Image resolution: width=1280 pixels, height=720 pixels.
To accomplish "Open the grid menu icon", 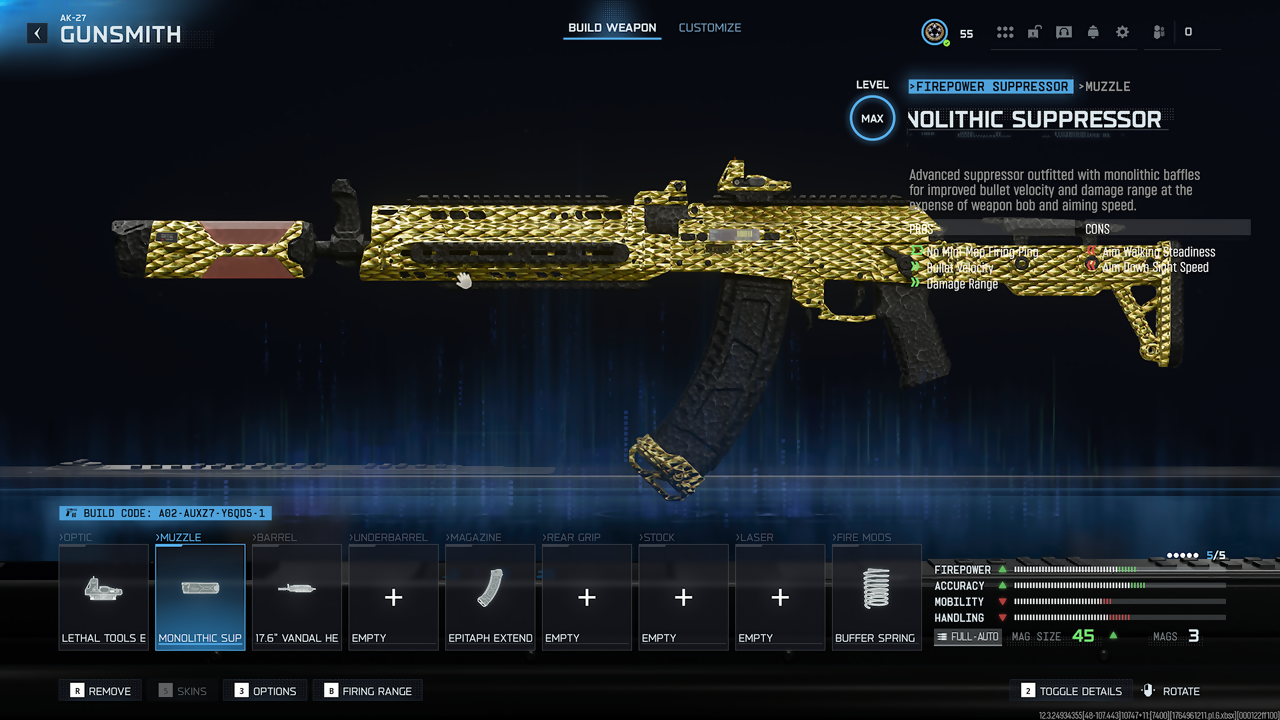I will pos(1005,33).
